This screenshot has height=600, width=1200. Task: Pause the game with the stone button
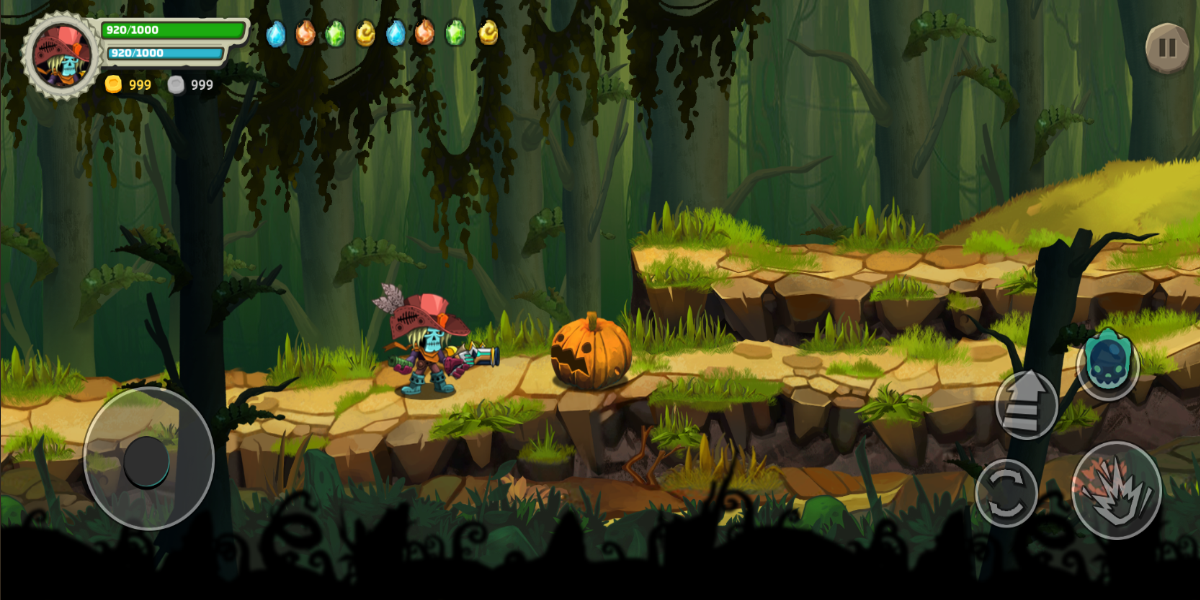click(x=1166, y=48)
